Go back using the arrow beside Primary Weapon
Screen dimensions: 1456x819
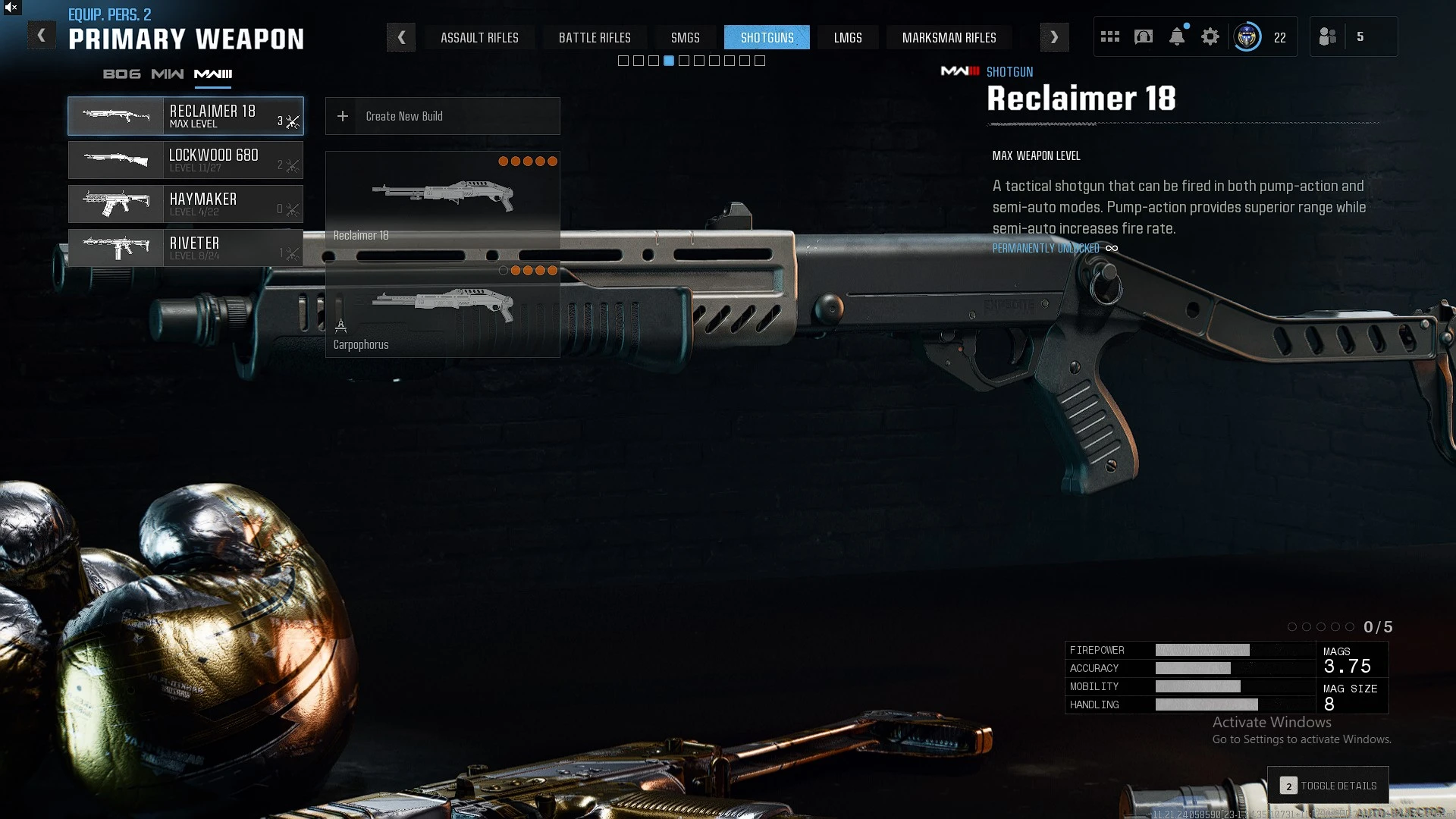(42, 36)
